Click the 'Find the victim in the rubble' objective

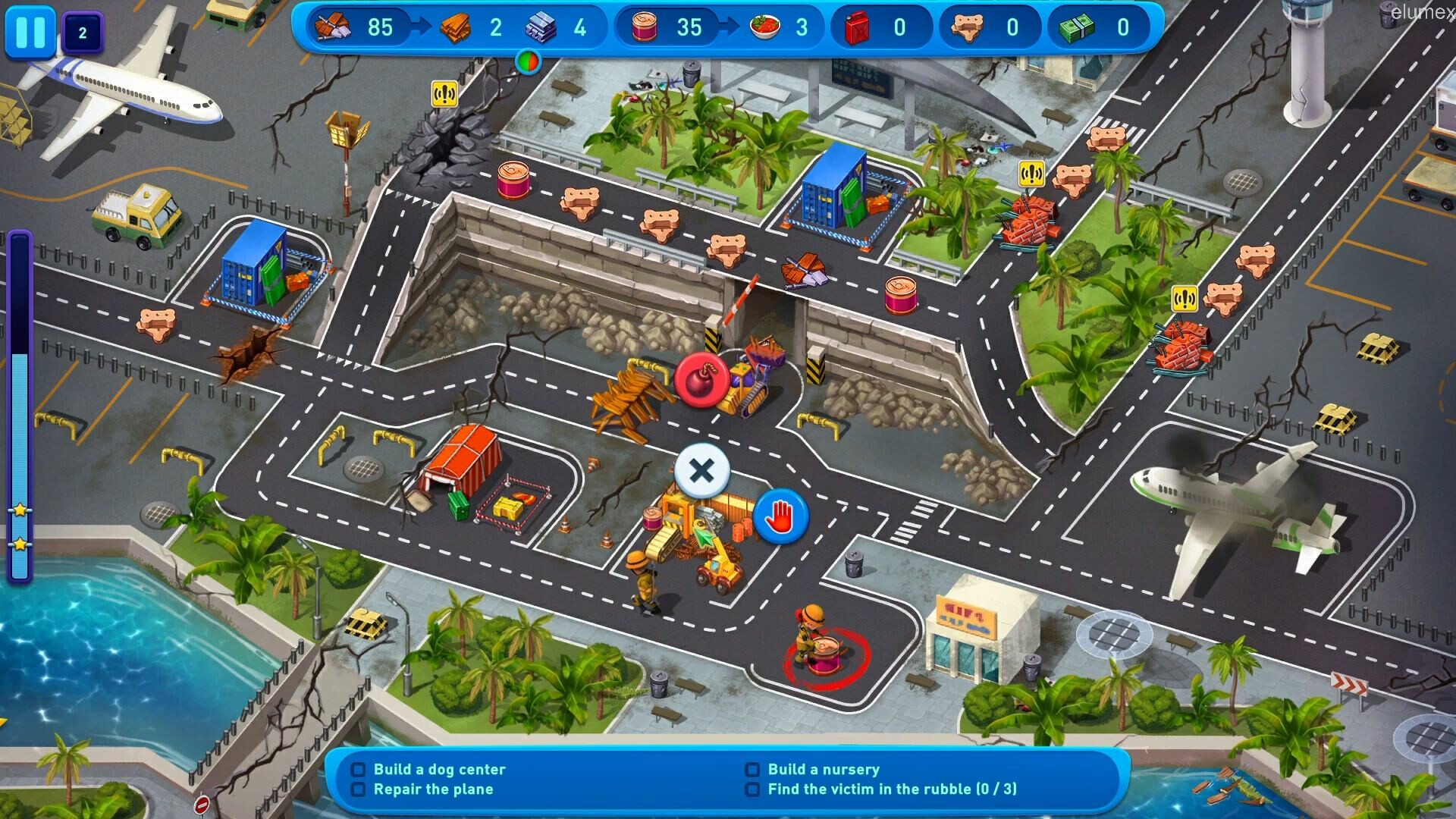point(893,789)
